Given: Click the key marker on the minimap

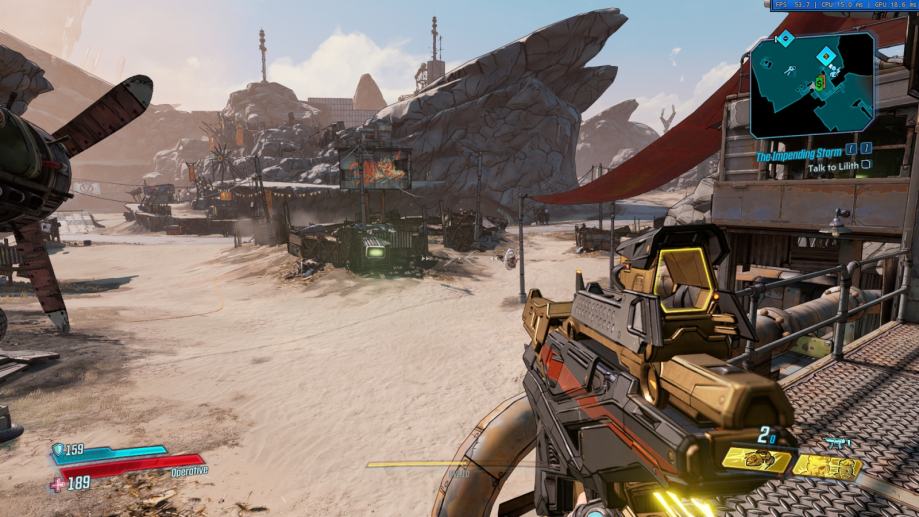Looking at the screenshot, I should click(x=788, y=69).
